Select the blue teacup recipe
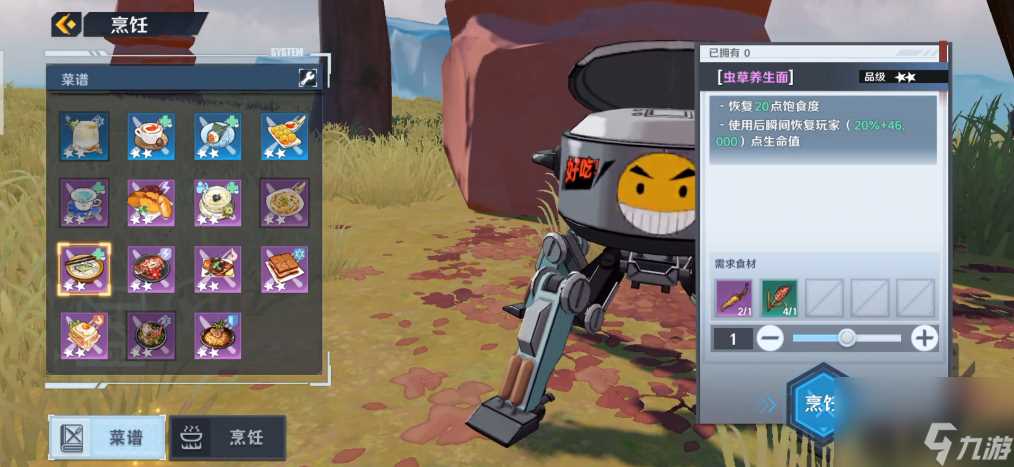This screenshot has height=467, width=1014. click(x=84, y=202)
